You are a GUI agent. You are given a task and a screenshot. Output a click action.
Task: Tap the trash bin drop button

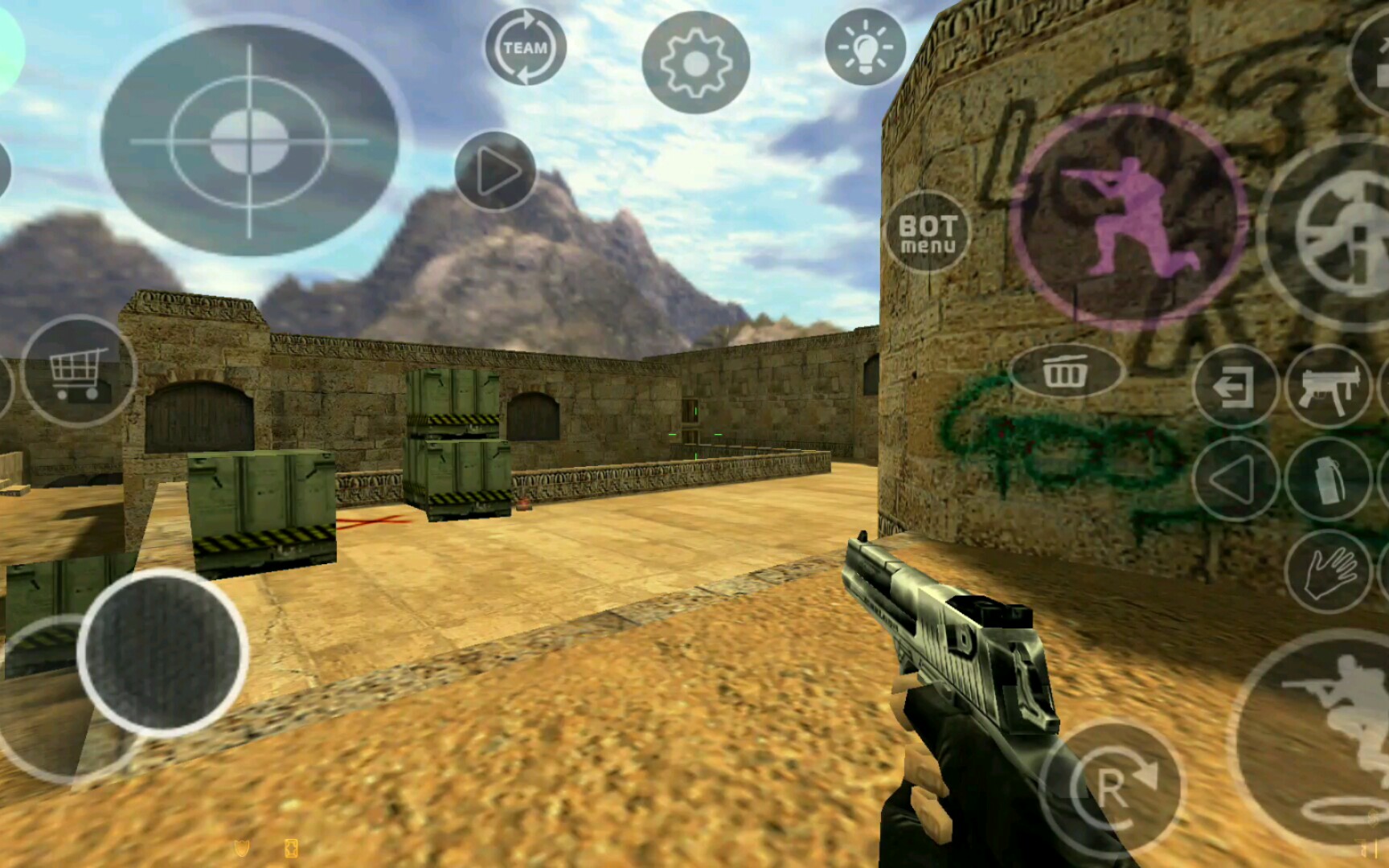[x=1064, y=371]
